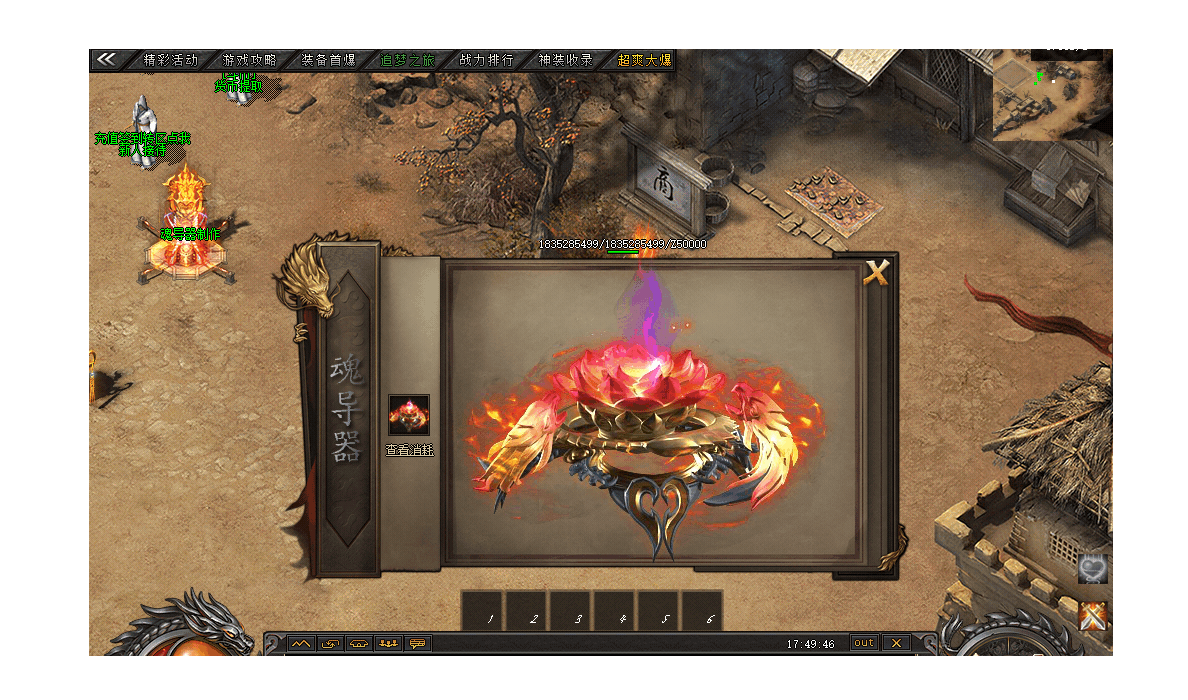This screenshot has height=700, width=1188.
Task: Click the mountain-shaped icon on the bottom bar
Action: click(301, 643)
